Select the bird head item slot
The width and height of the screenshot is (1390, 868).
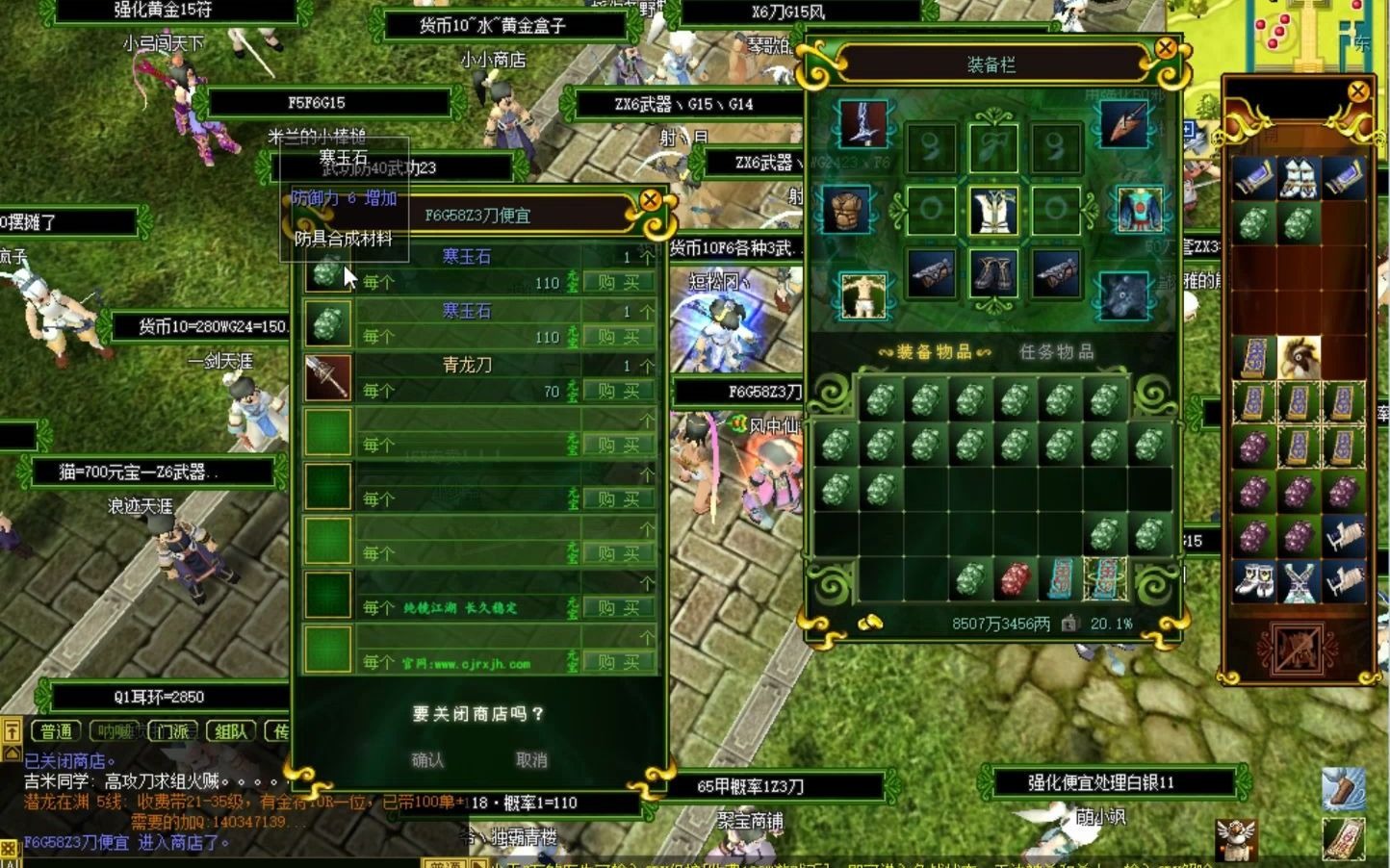click(1299, 356)
